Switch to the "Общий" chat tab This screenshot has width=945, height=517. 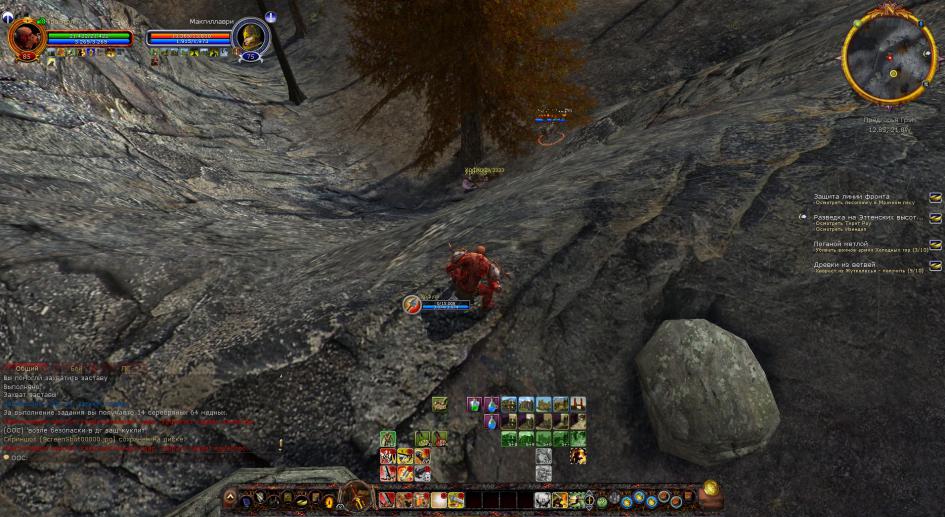(x=28, y=369)
